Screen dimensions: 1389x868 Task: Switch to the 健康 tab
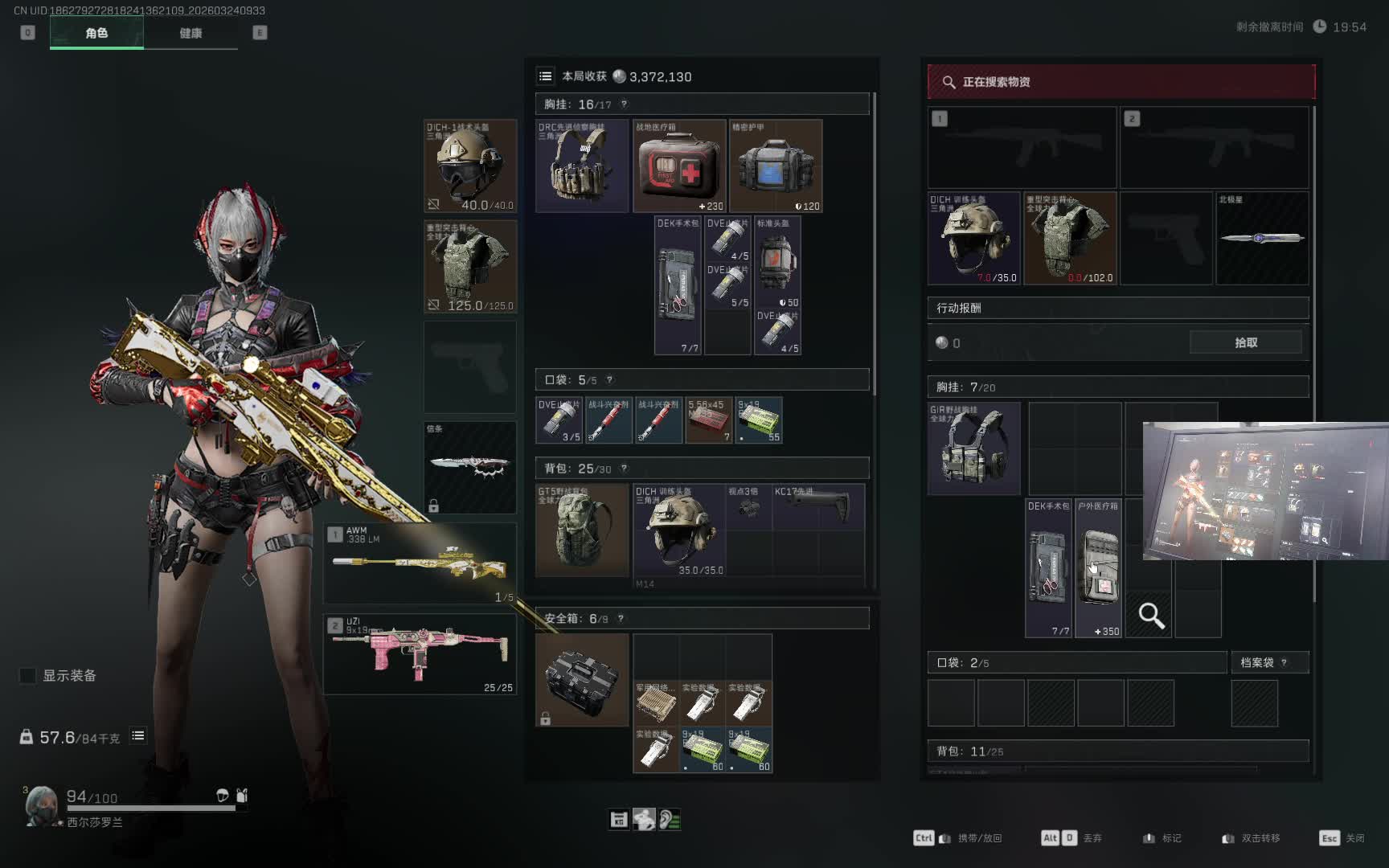[191, 33]
